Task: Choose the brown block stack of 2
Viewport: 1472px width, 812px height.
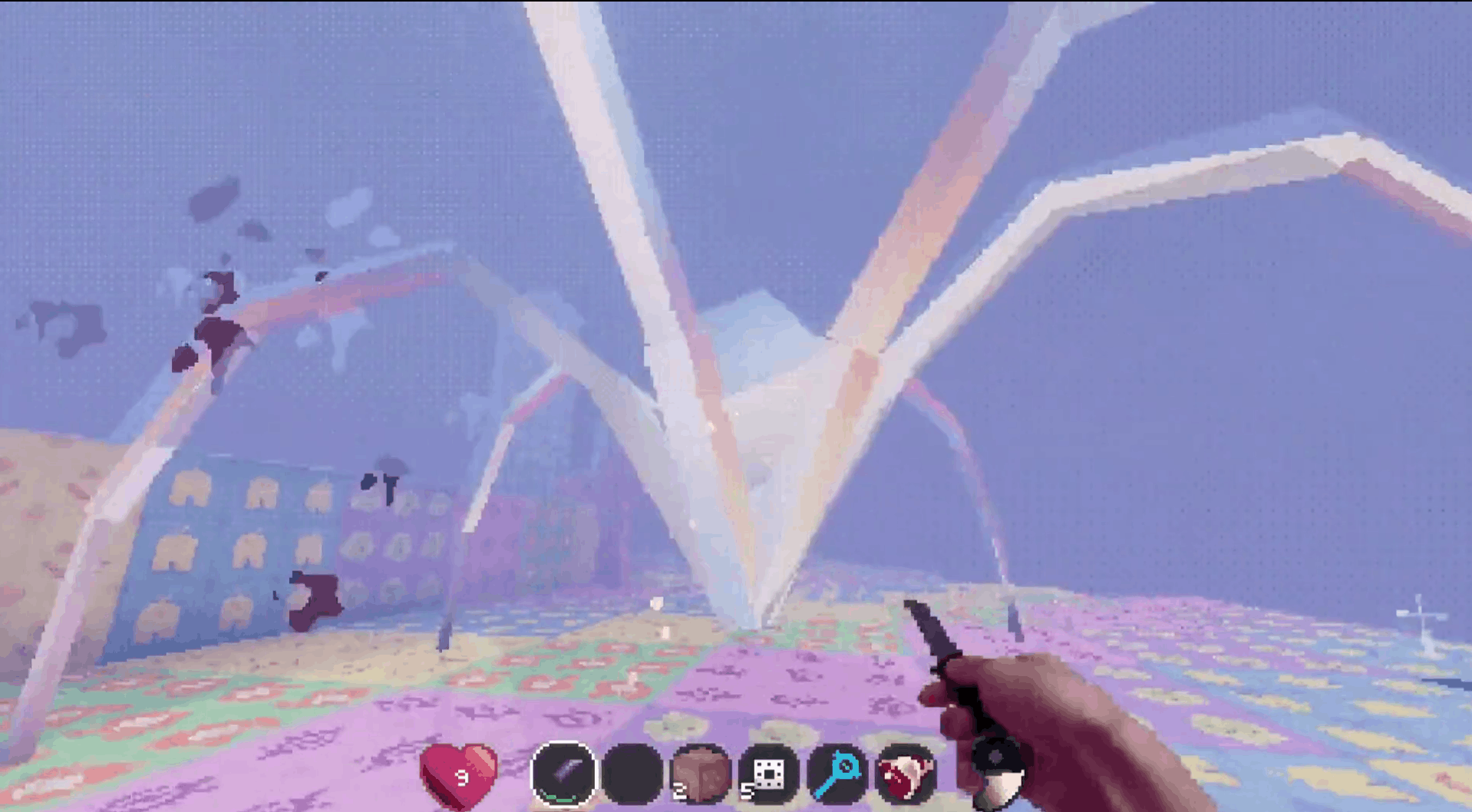Action: point(701,774)
